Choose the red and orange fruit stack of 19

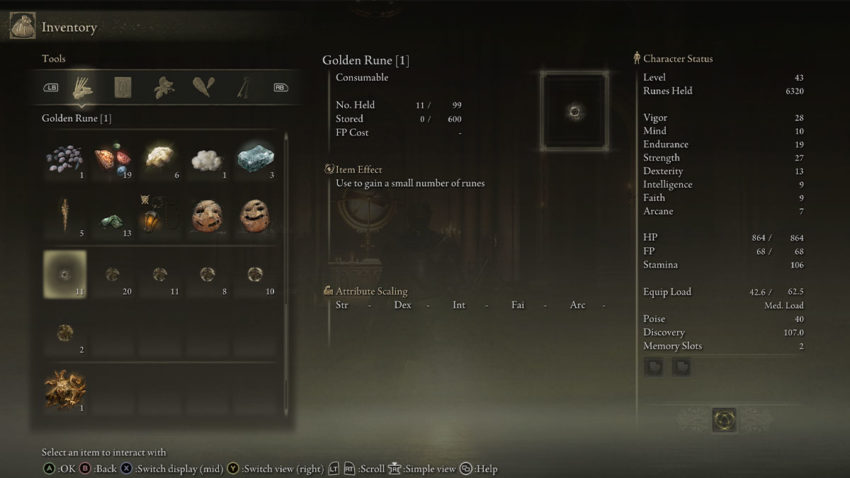(112, 159)
